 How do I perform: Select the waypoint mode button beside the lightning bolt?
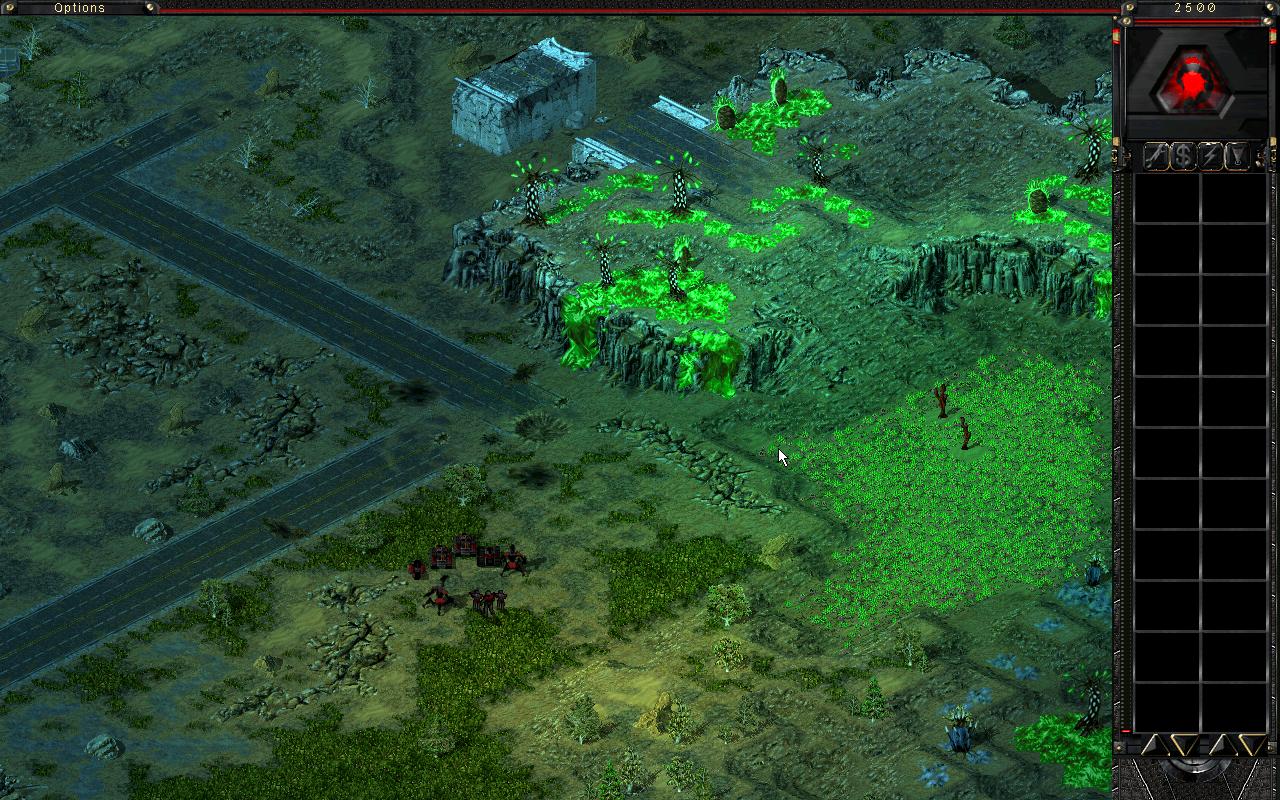pyautogui.click(x=1238, y=156)
